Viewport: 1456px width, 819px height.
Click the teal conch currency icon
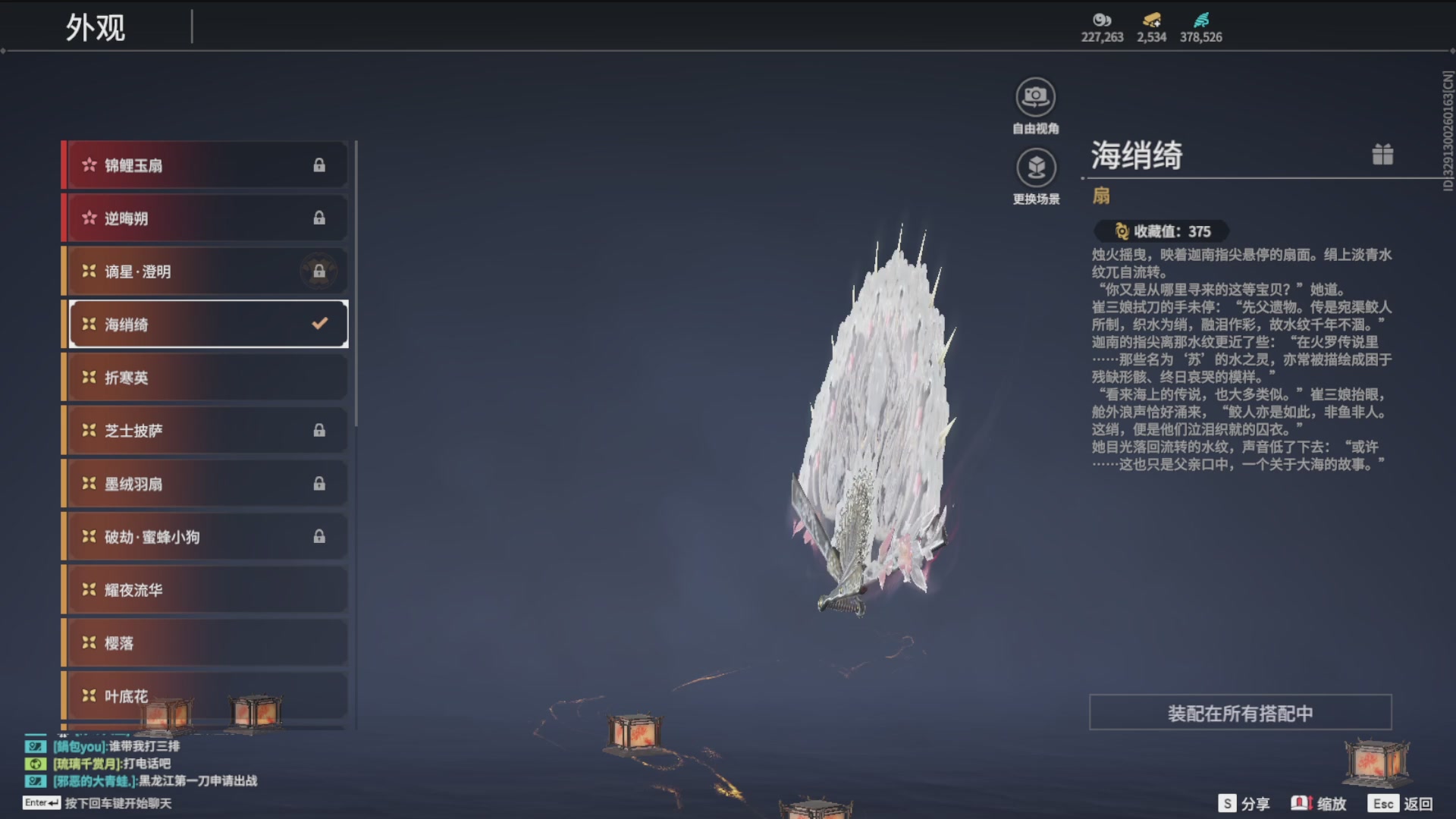(1200, 20)
